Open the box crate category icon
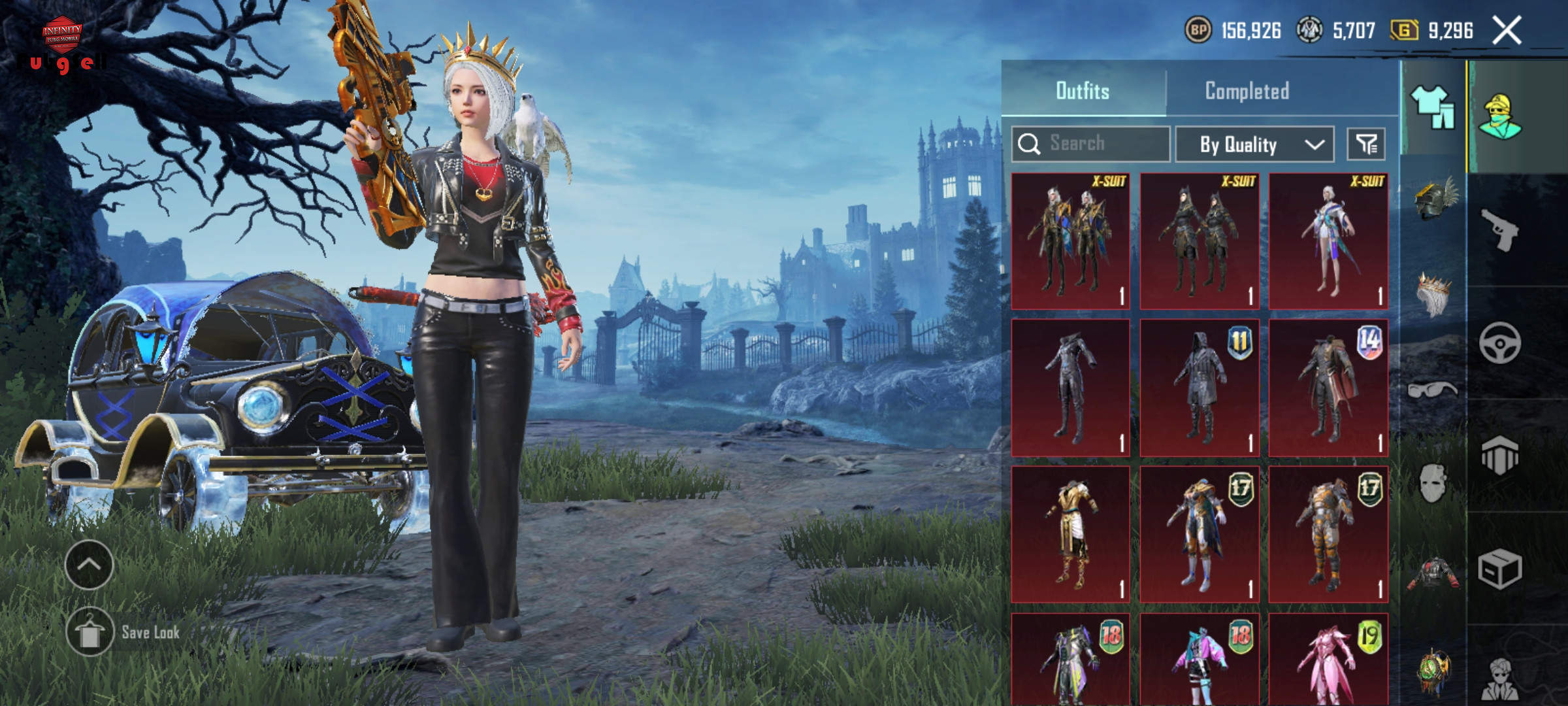This screenshot has height=706, width=1568. tap(1499, 569)
